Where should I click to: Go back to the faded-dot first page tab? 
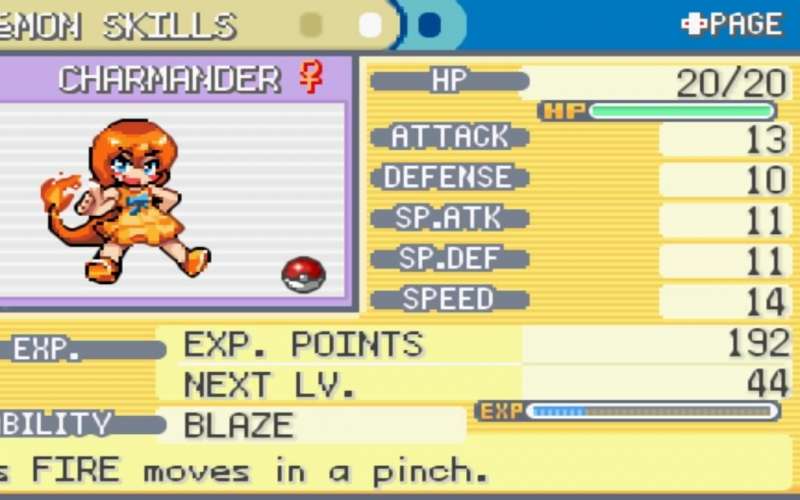[x=311, y=25]
